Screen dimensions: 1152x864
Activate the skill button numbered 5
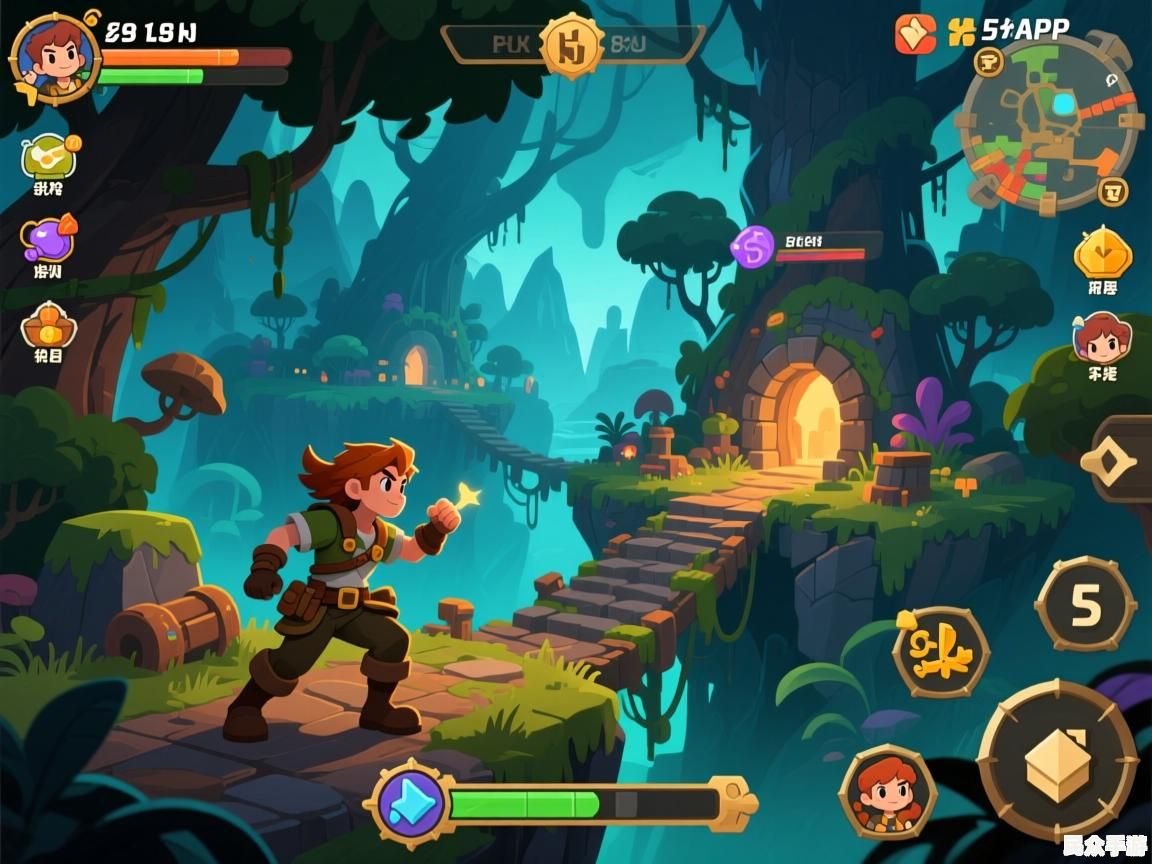point(1085,604)
